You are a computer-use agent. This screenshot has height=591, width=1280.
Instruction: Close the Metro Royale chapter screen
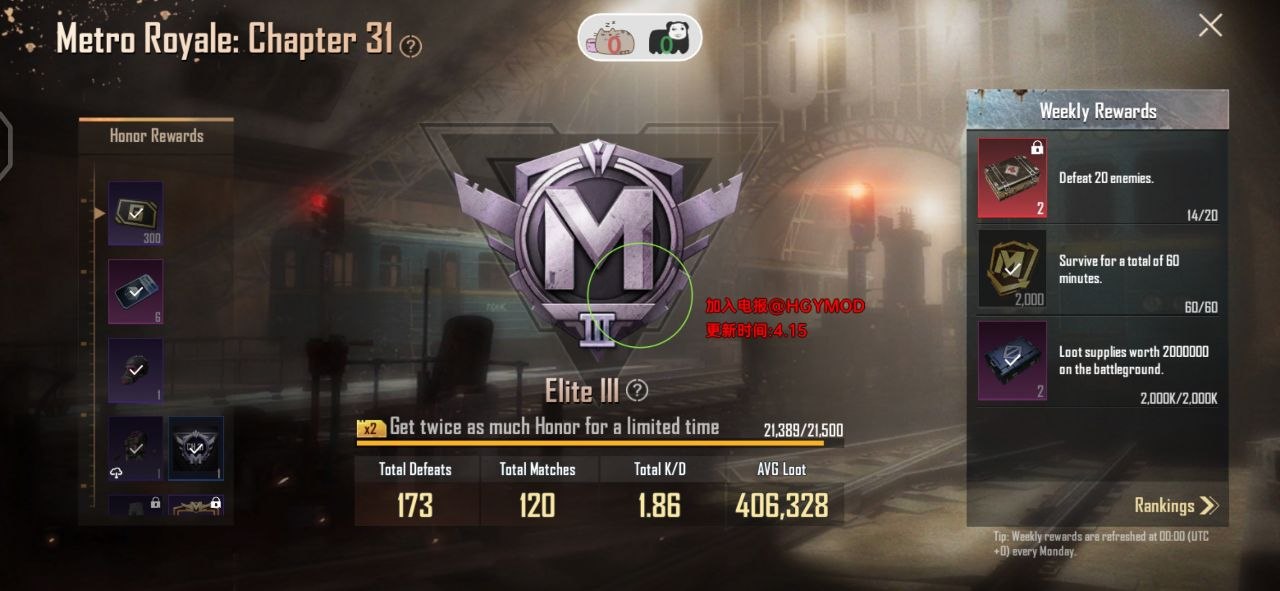coord(1210,26)
